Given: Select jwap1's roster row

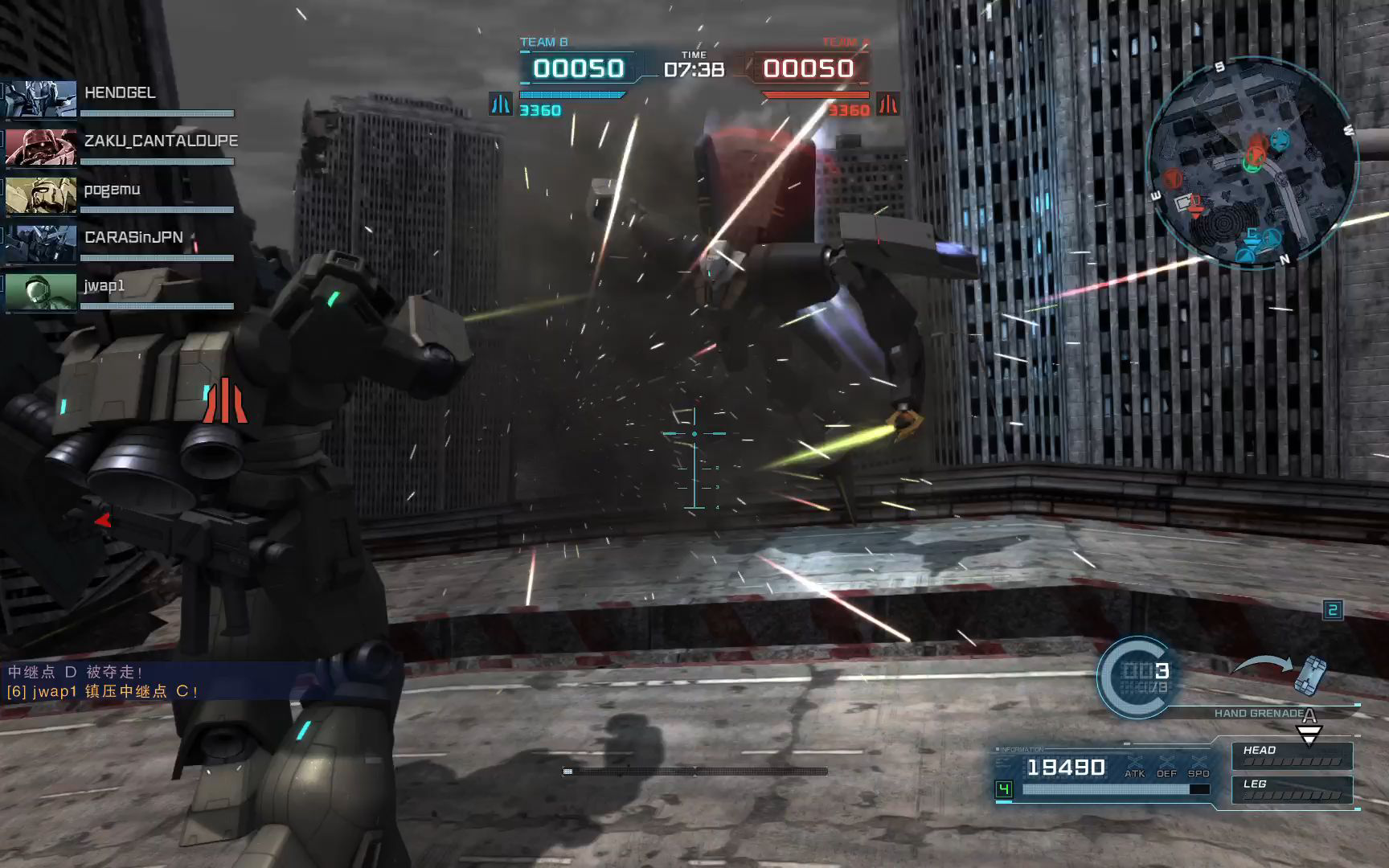Looking at the screenshot, I should tap(104, 286).
